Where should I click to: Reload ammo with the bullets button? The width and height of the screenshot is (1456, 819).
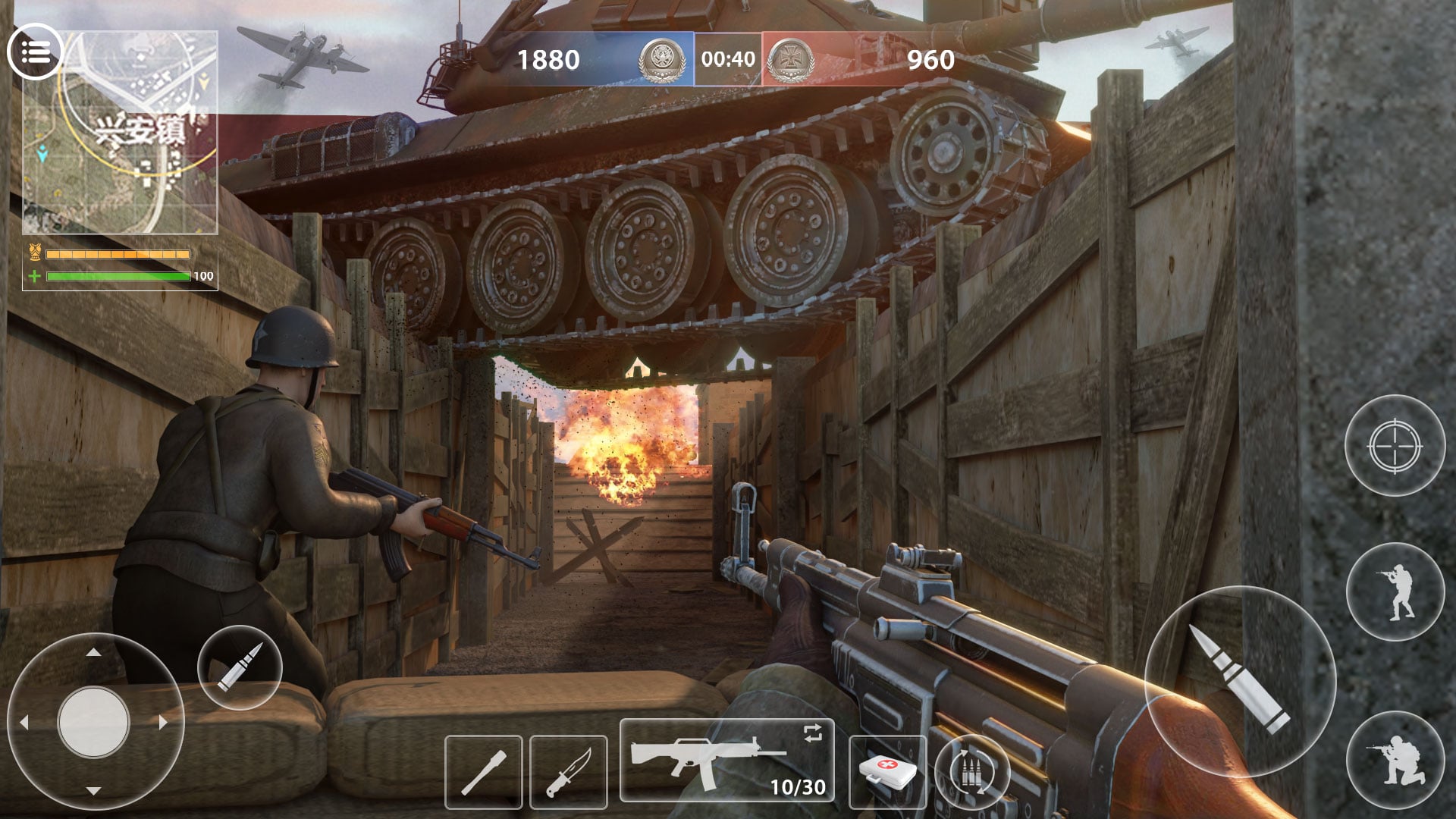972,772
